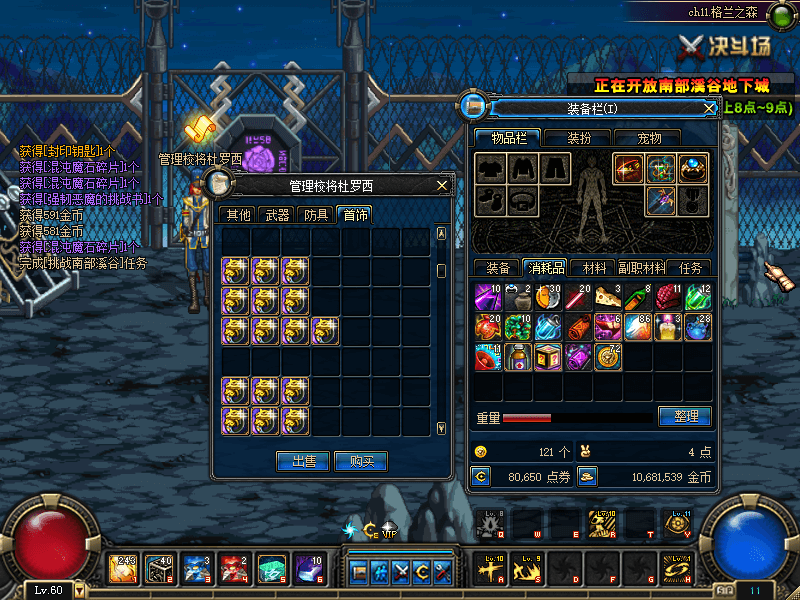Select the 首饰 accessories shop tab
Viewport: 800px width, 600px height.
(x=353, y=214)
